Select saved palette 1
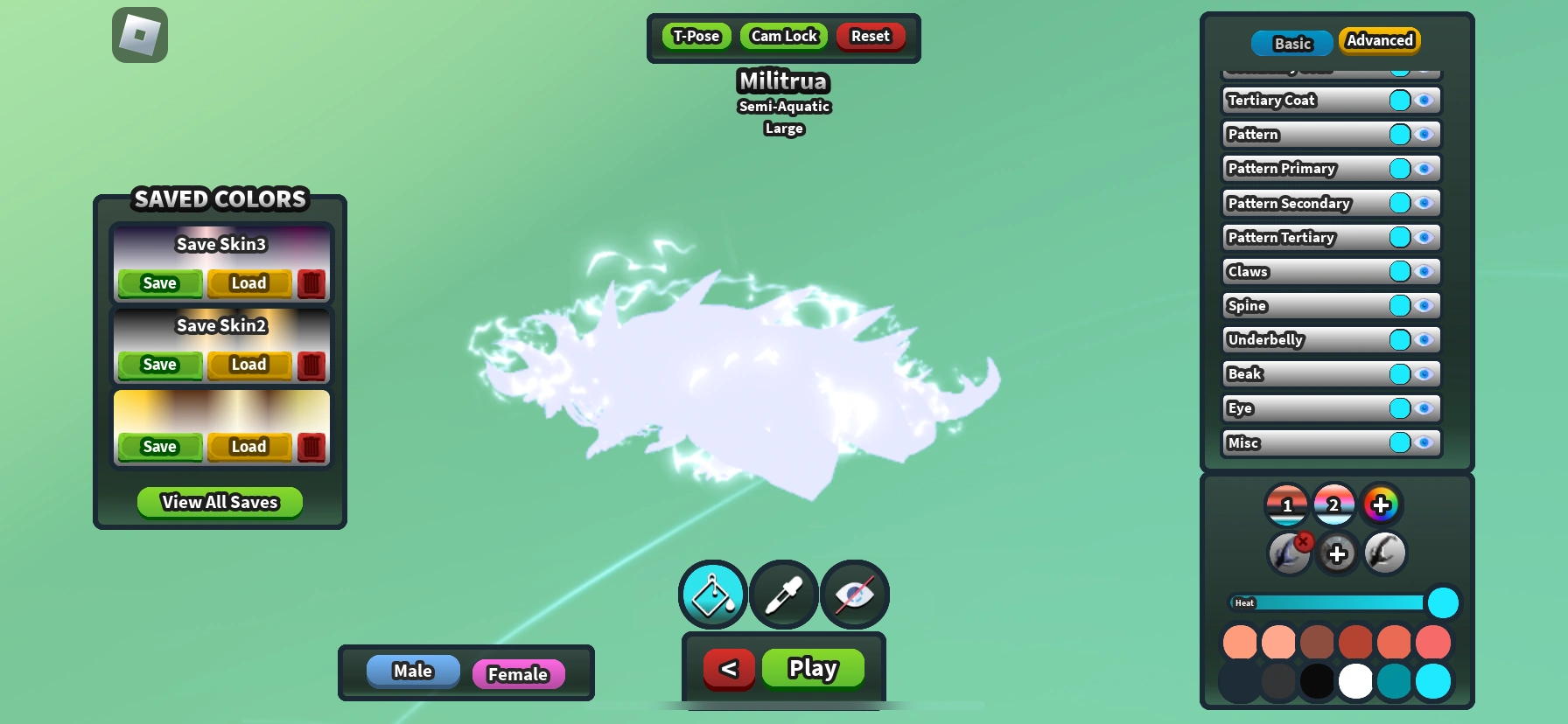This screenshot has width=1568, height=724. 1287,505
